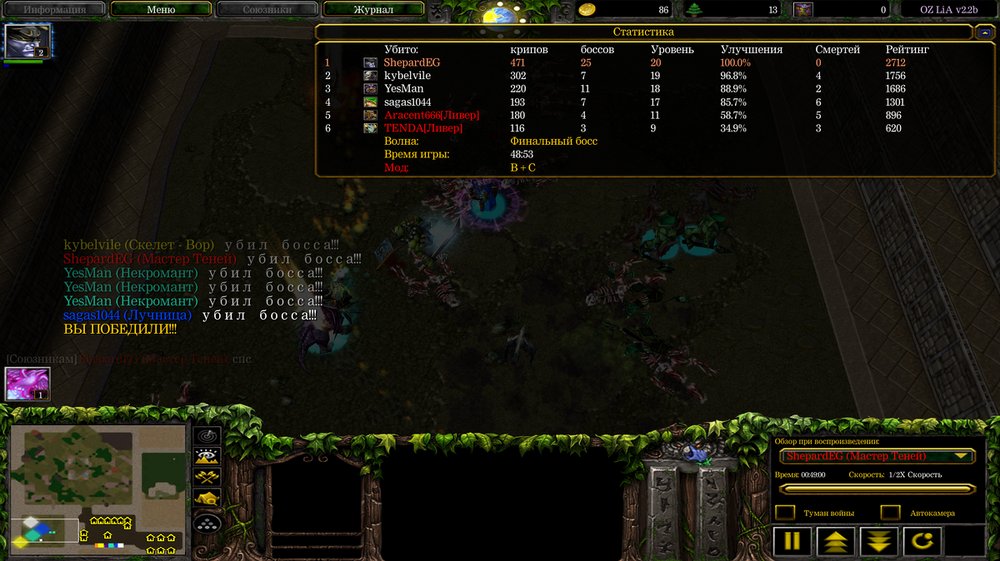
Task: Click the replay progress bar
Action: [x=875, y=489]
